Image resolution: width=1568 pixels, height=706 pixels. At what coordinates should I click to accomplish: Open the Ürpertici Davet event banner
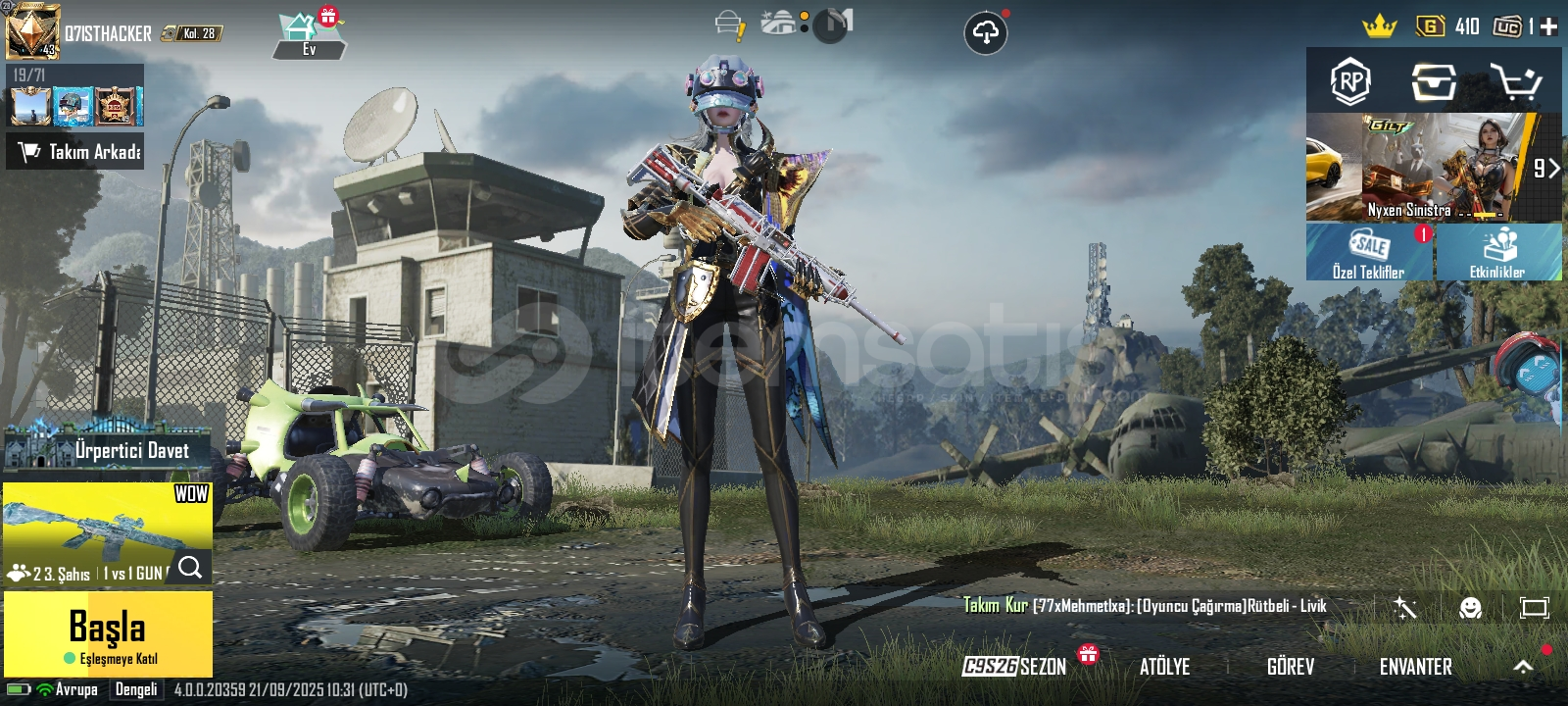click(108, 449)
